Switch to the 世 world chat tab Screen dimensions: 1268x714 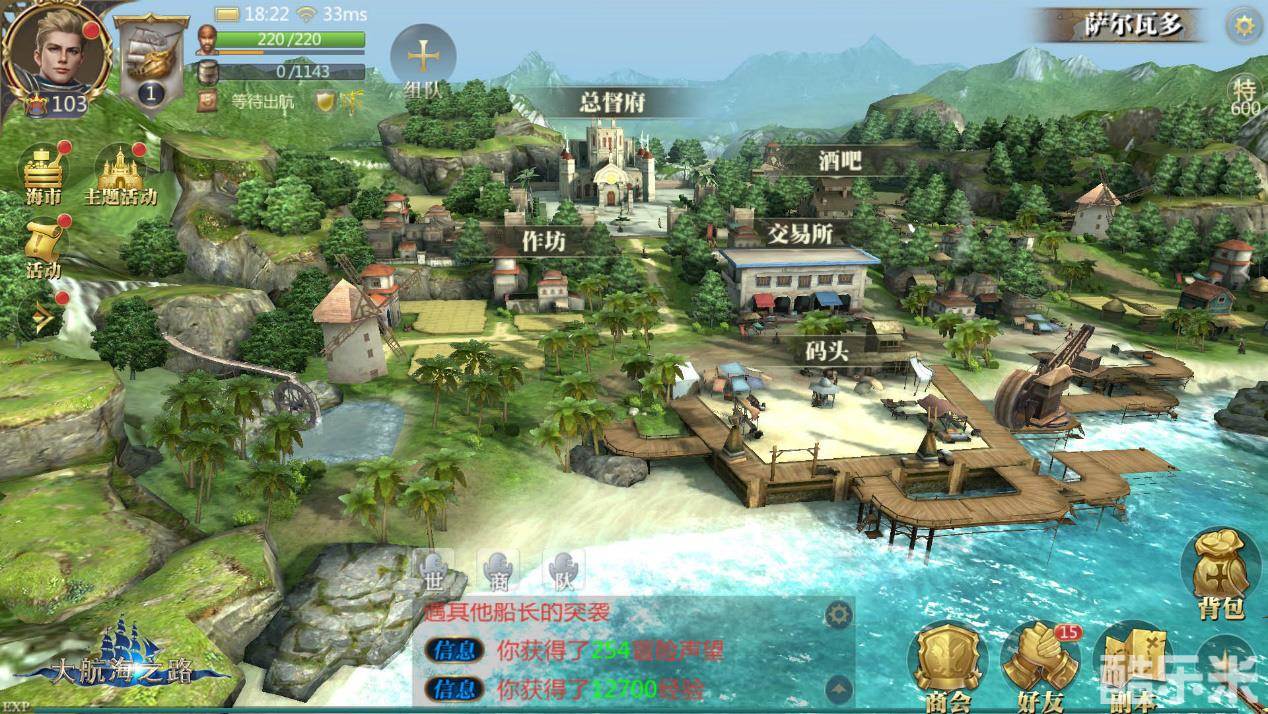[432, 571]
